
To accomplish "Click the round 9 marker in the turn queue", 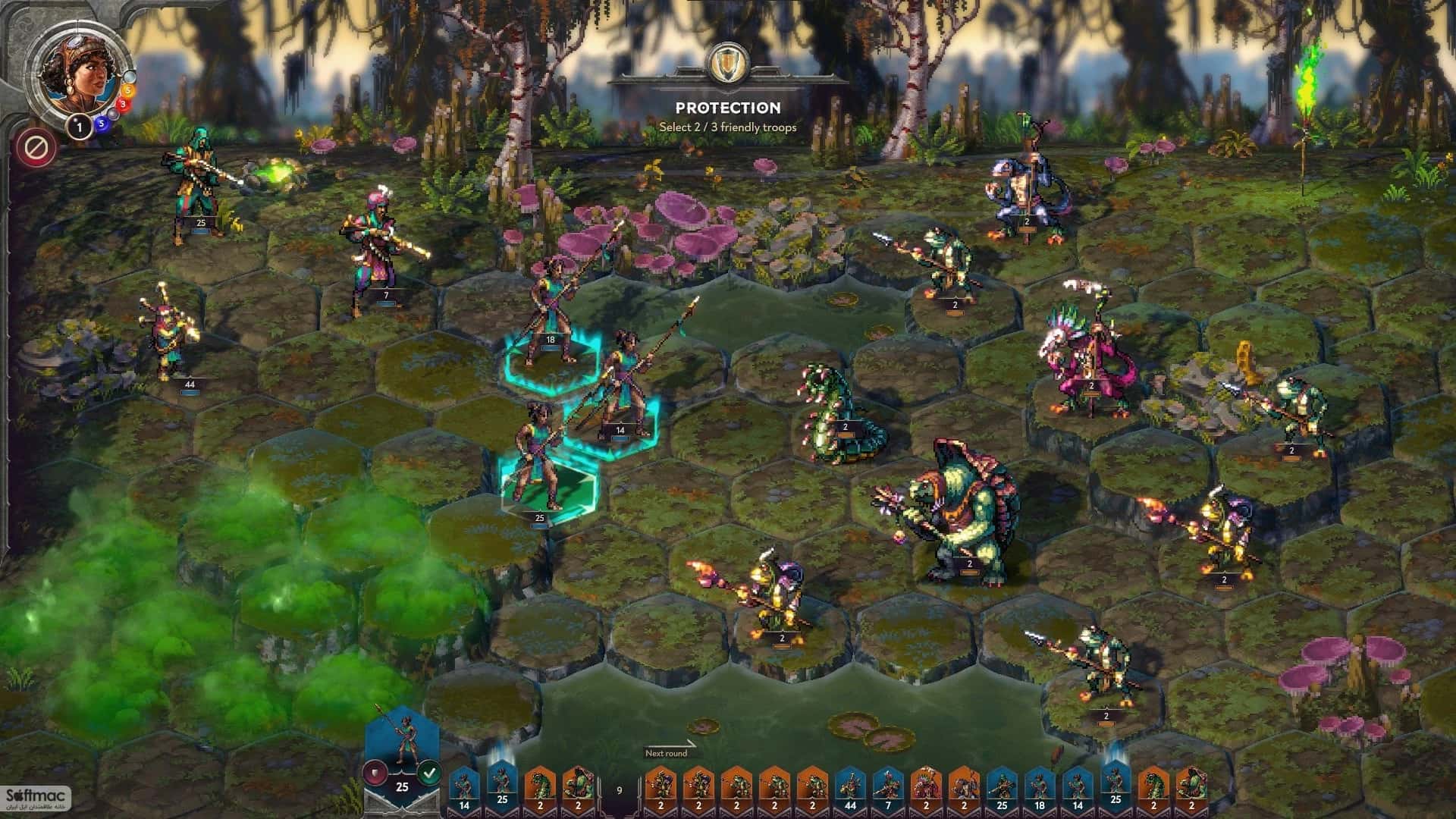I will click(619, 790).
